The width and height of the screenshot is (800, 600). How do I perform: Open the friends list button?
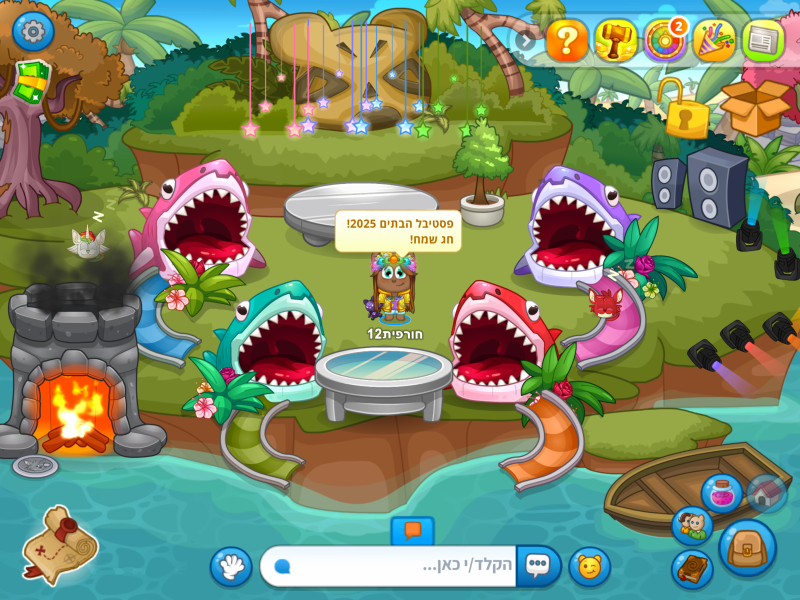coord(692,526)
